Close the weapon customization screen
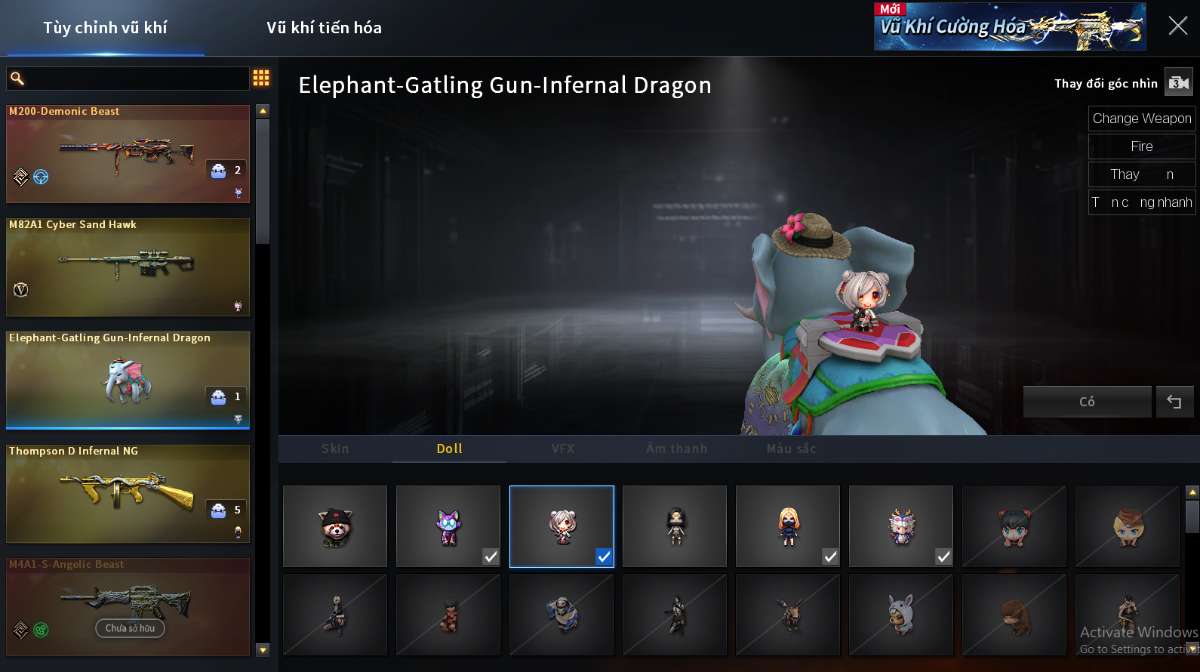Viewport: 1200px width, 672px height. click(1178, 26)
